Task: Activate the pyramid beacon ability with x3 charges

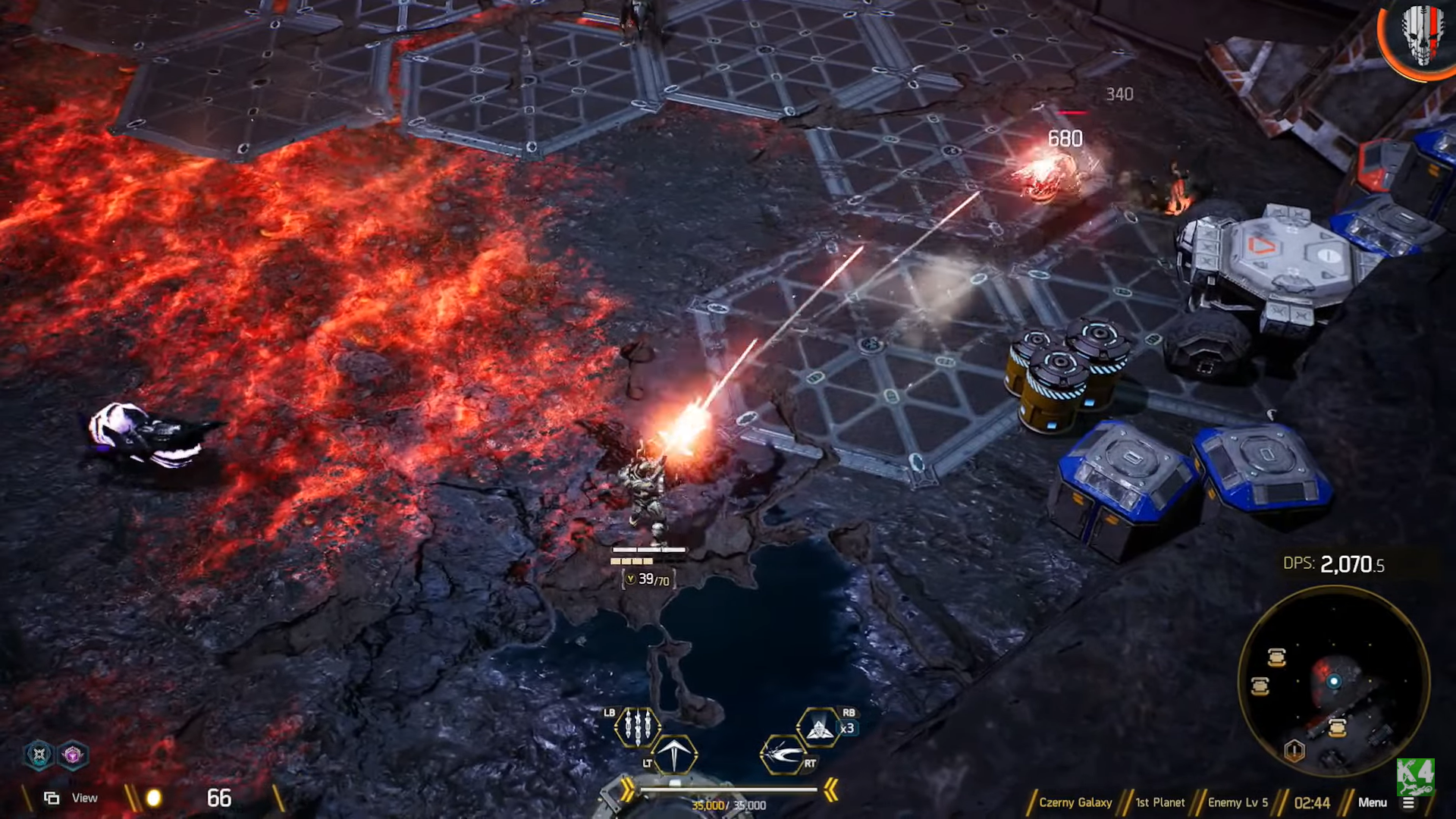Action: (818, 729)
